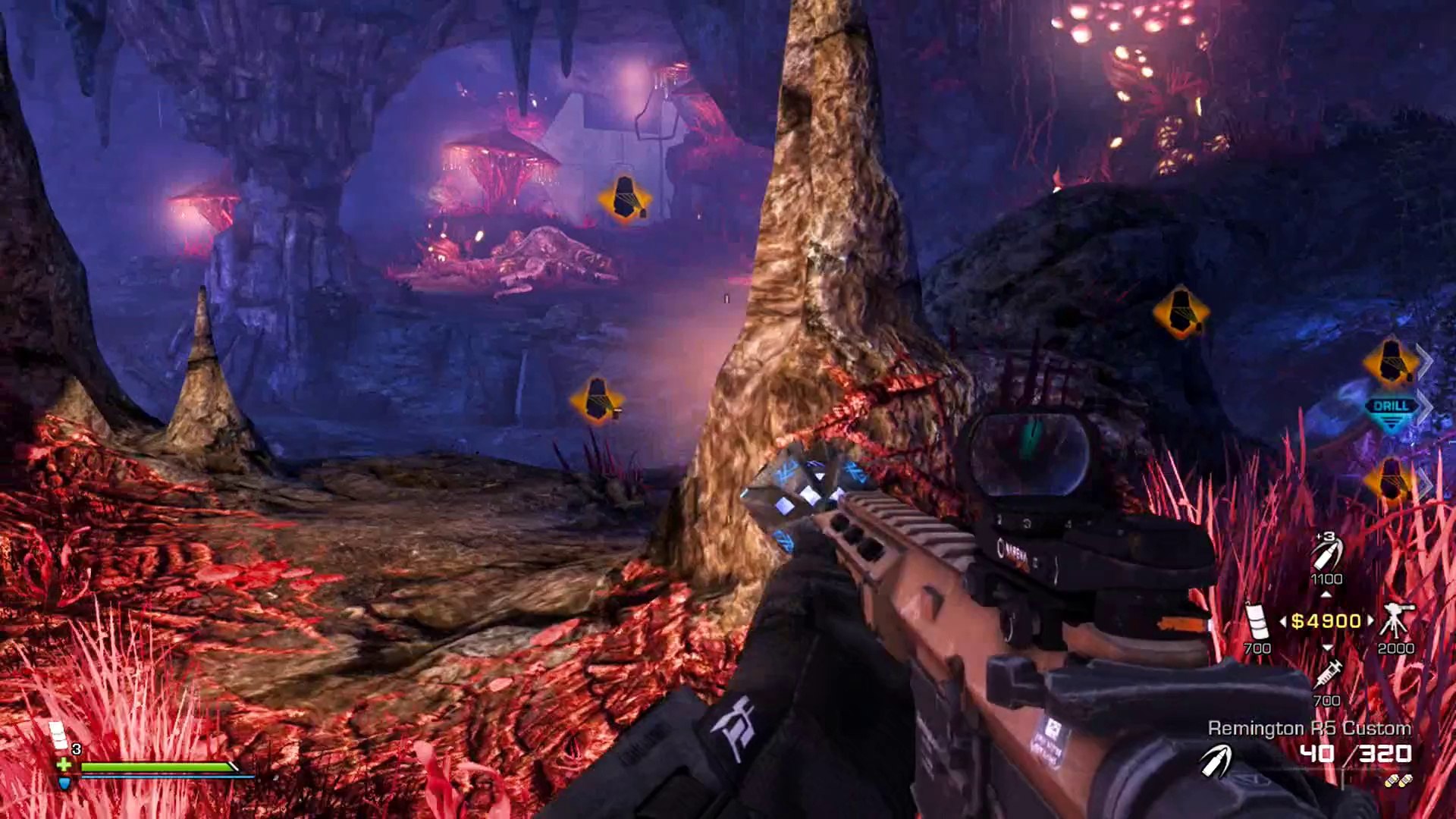Choose the 700-cost stacked canister ability
Screen dimensions: 1456x819
coord(1257,620)
